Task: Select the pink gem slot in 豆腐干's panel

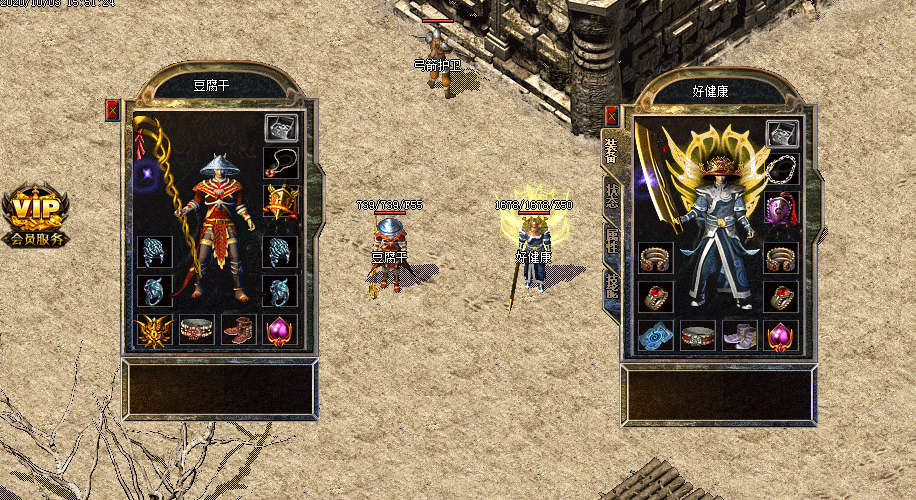Action: click(280, 331)
